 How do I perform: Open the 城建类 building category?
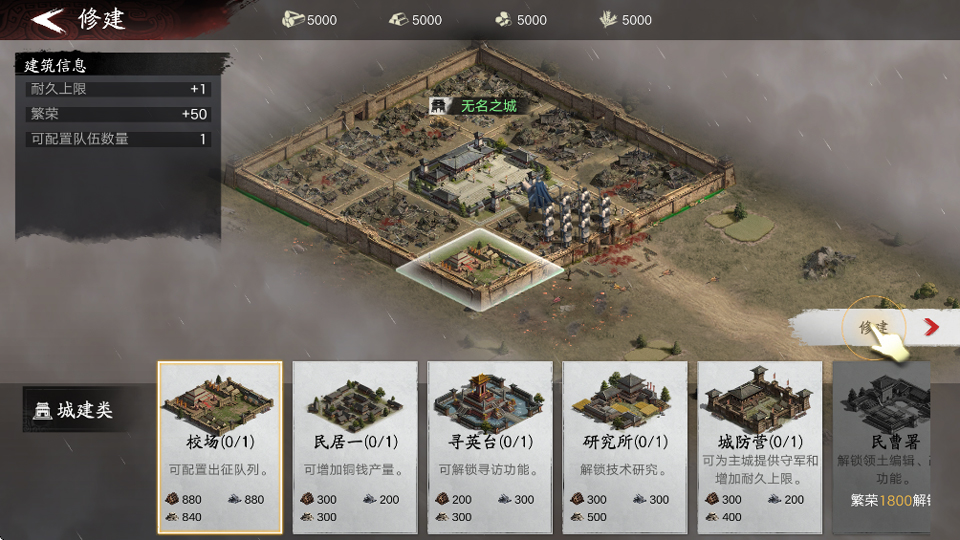coord(75,410)
